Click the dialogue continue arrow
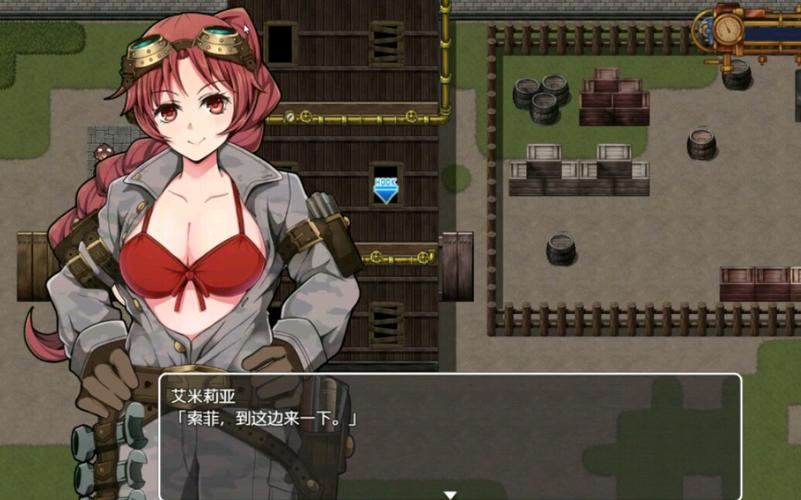The width and height of the screenshot is (801, 500). pyautogui.click(x=450, y=494)
